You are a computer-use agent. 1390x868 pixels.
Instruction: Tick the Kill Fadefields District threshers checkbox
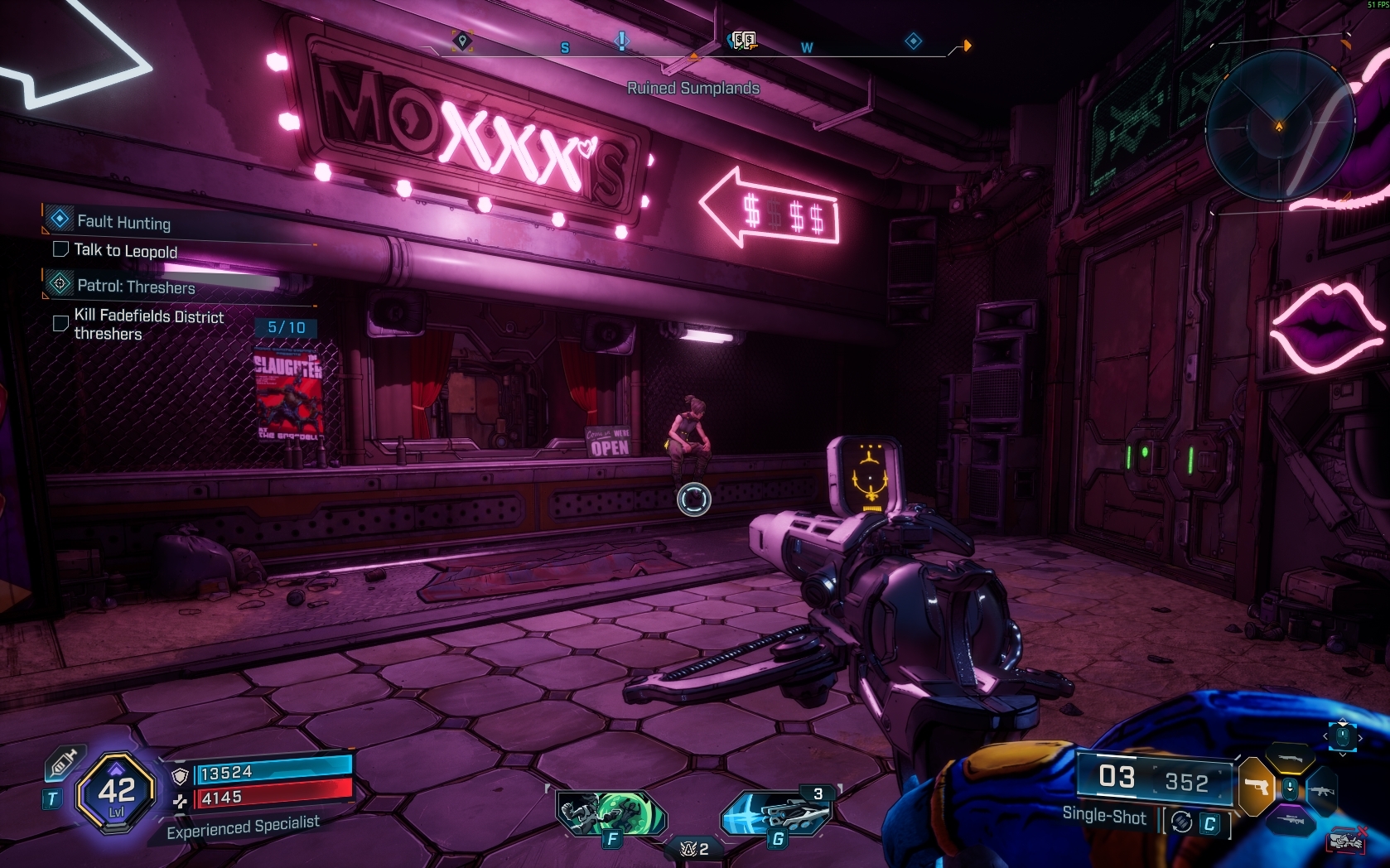(60, 323)
